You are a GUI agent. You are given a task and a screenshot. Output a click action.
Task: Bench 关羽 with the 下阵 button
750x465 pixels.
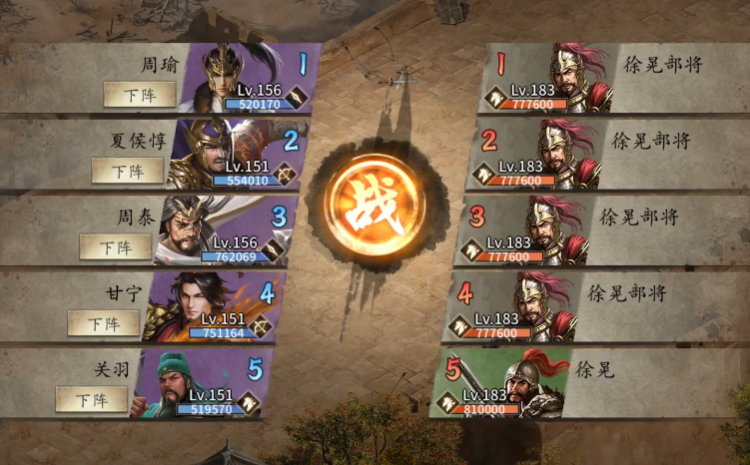point(91,400)
